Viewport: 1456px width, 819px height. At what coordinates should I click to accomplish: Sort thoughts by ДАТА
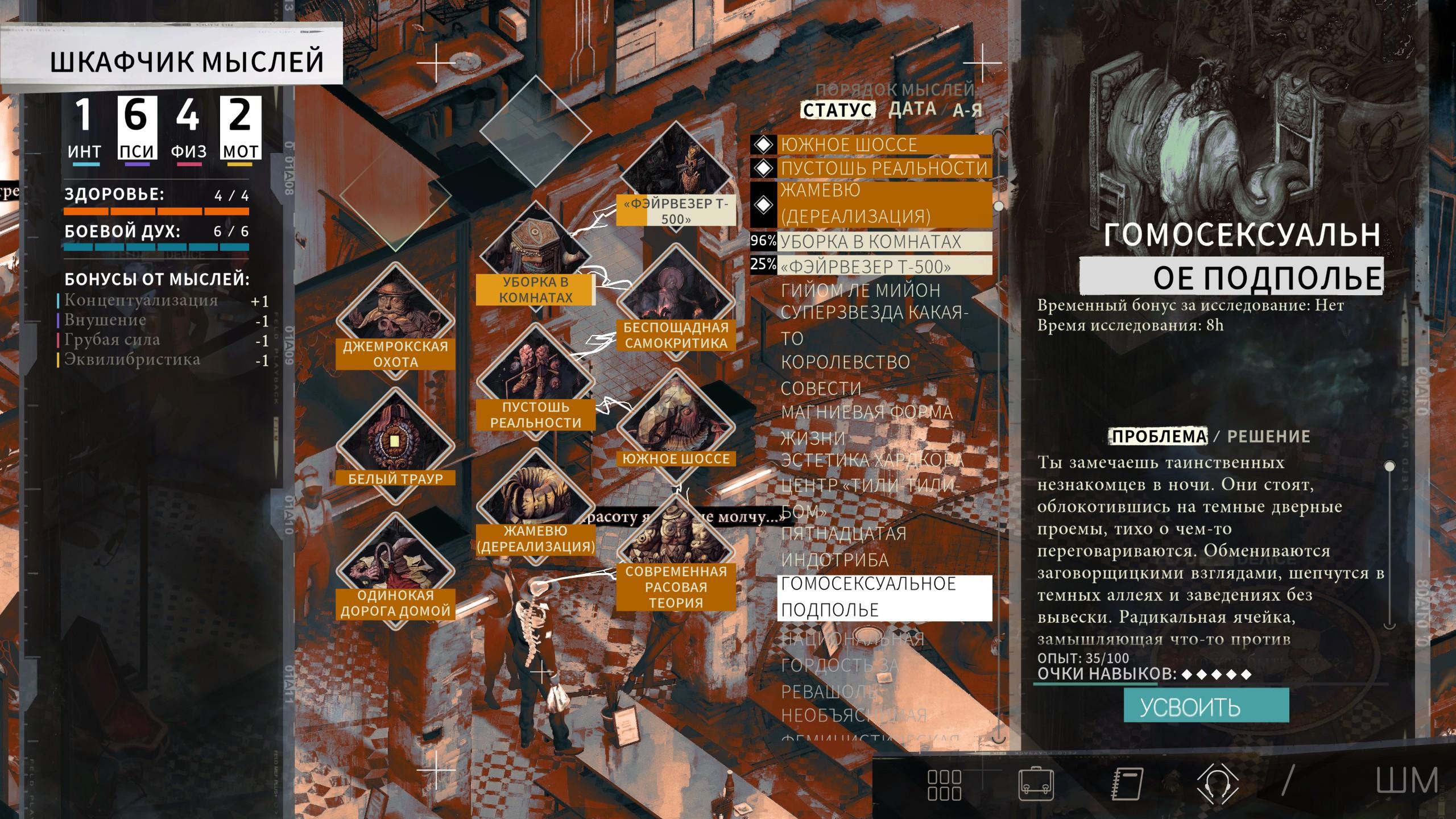pos(912,109)
